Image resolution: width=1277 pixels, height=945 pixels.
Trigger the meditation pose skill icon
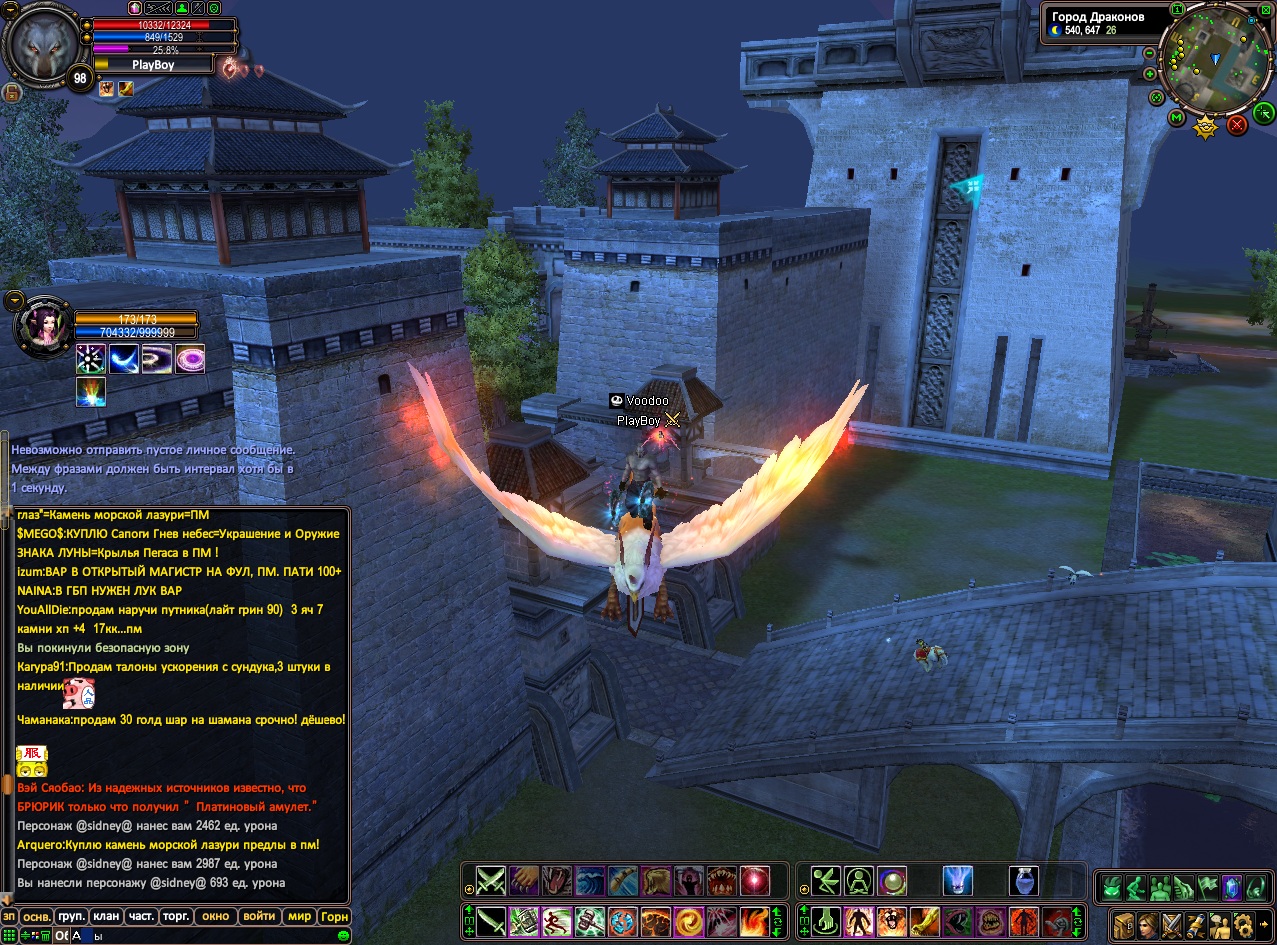(x=859, y=881)
